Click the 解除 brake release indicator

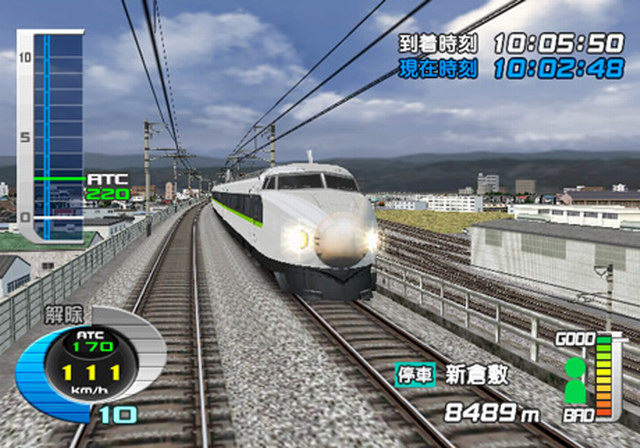coord(62,314)
